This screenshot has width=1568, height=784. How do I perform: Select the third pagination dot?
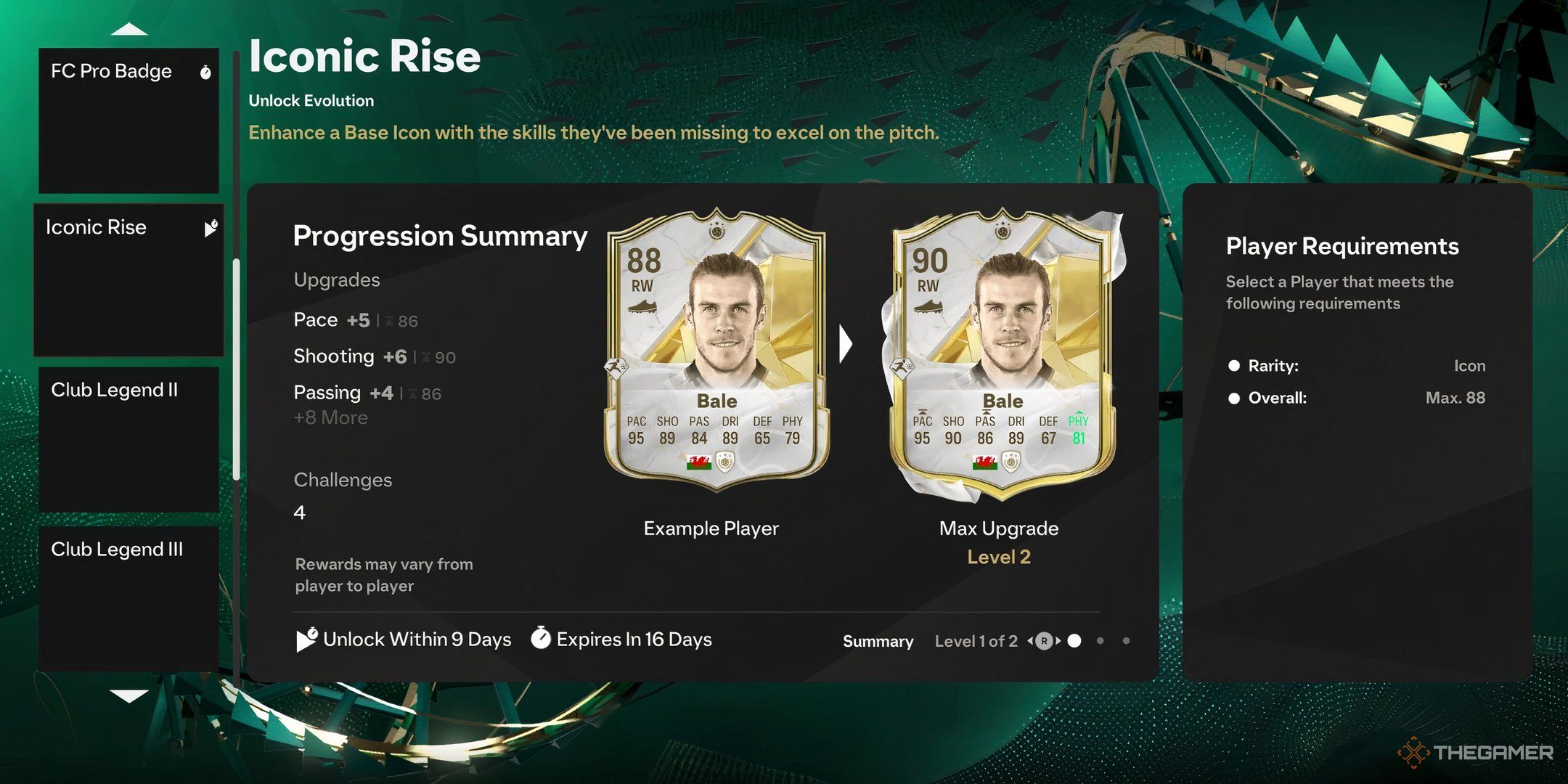tap(1127, 641)
